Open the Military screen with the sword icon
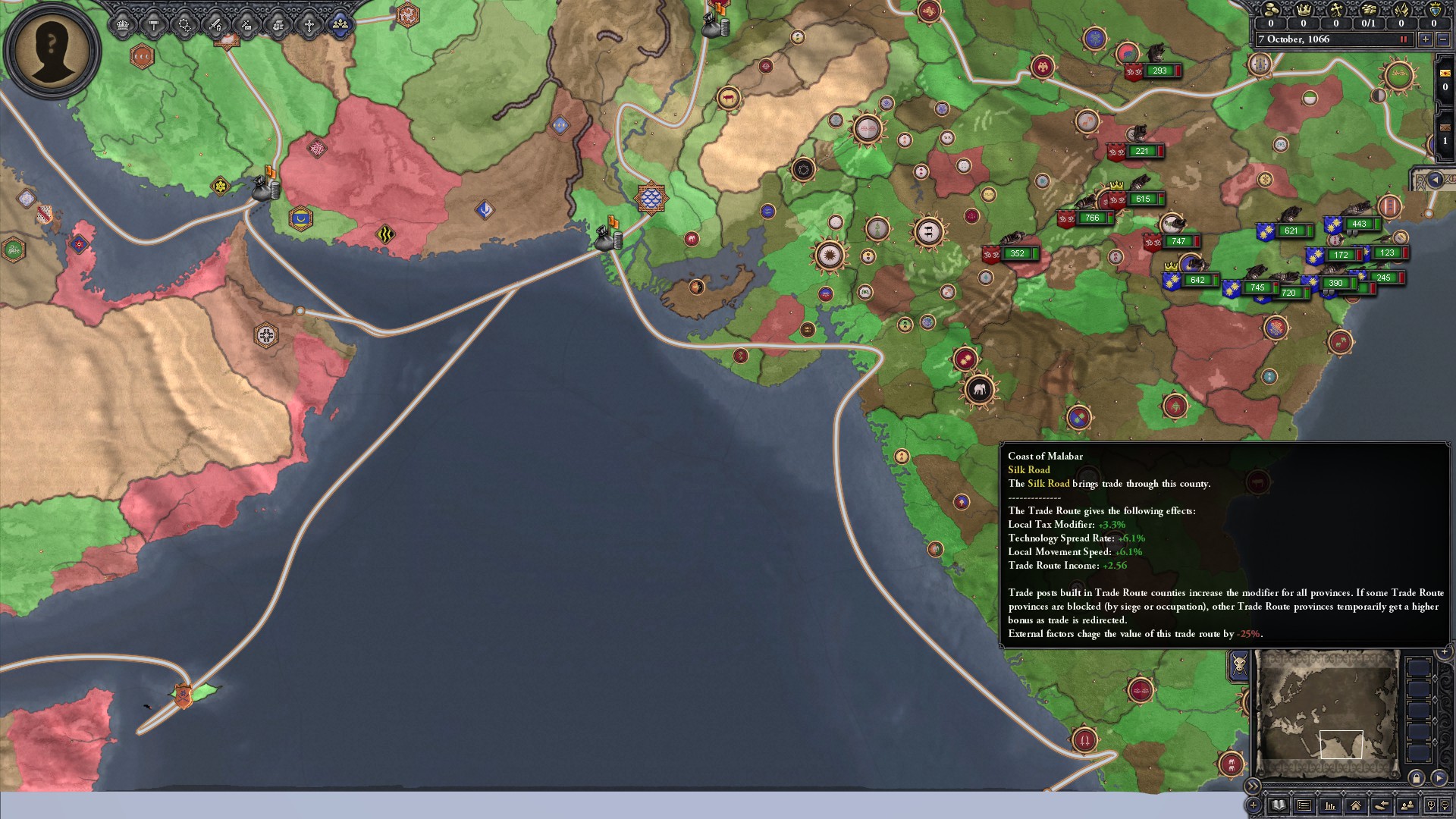Viewport: 1456px width, 819px height. coord(215,24)
